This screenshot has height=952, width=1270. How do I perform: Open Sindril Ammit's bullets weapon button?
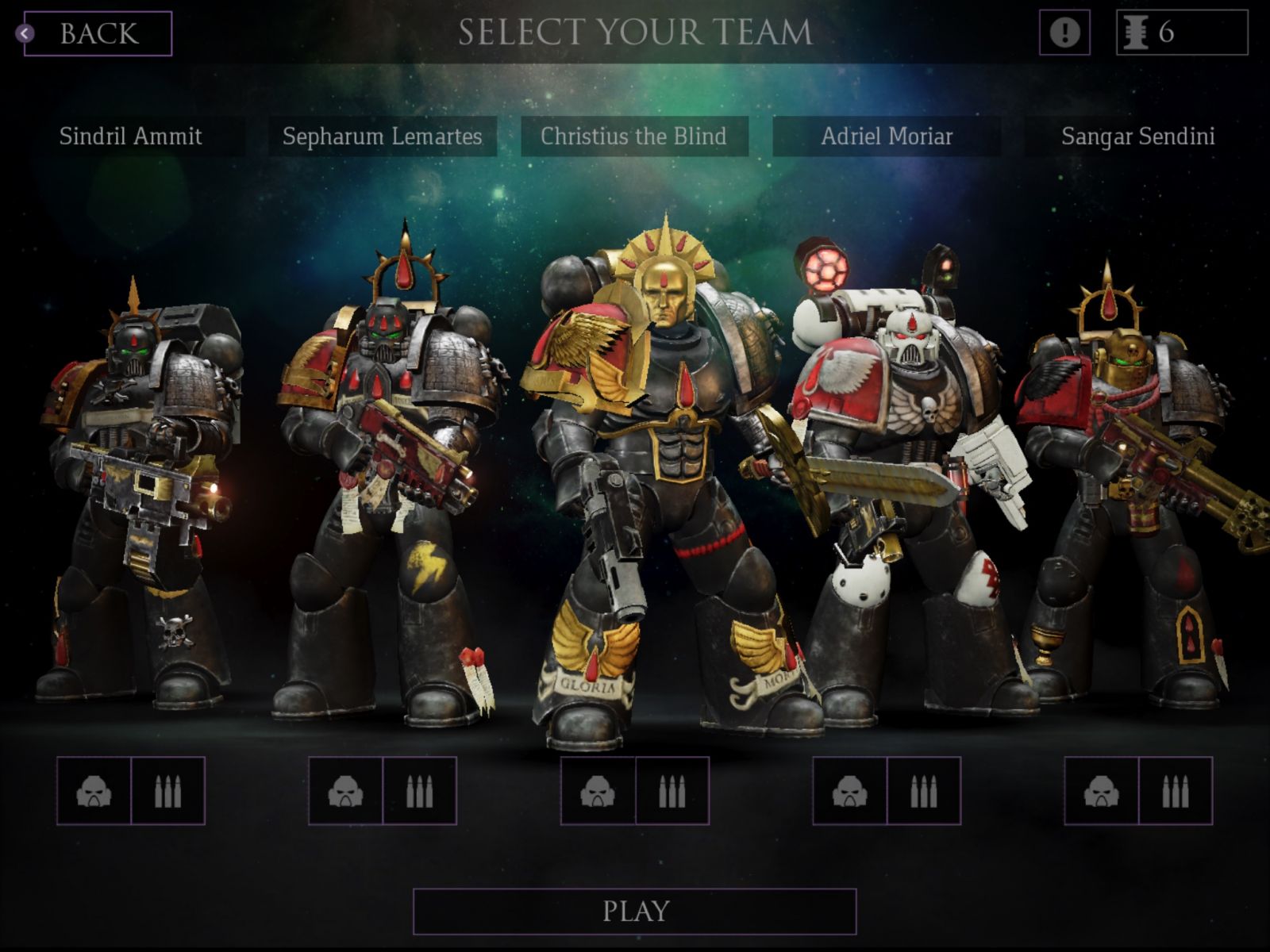pyautogui.click(x=167, y=791)
